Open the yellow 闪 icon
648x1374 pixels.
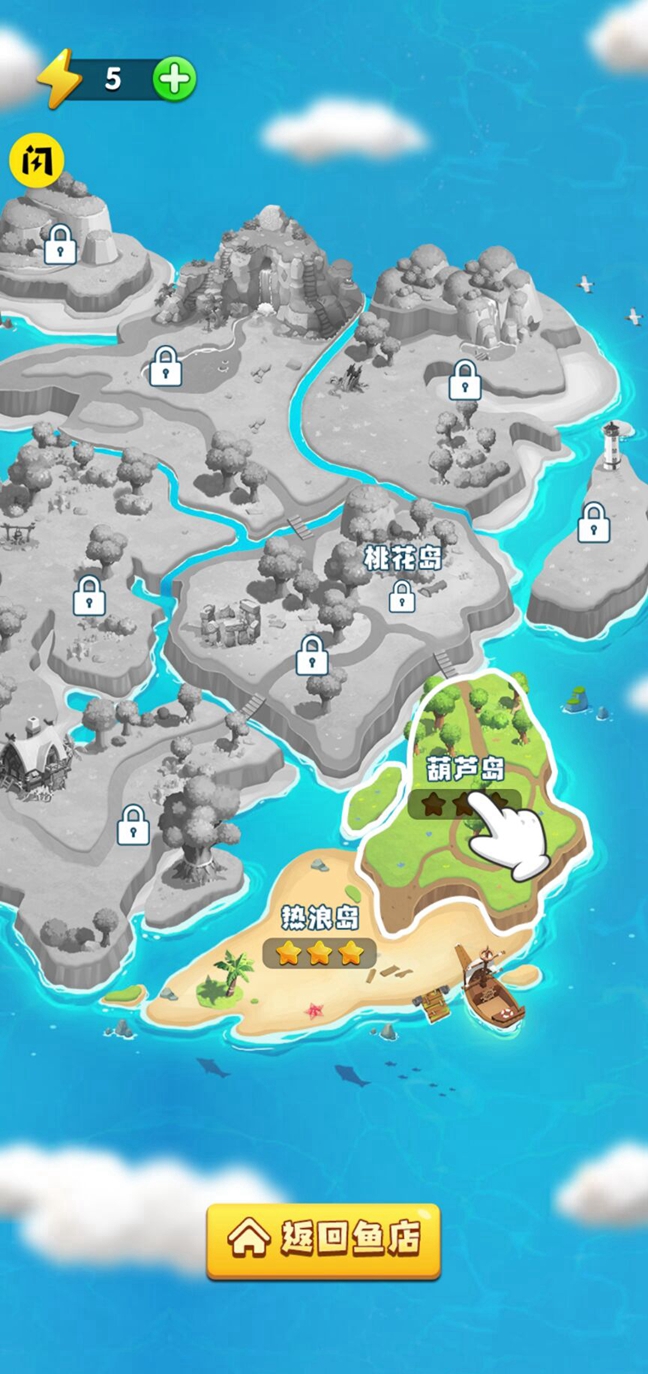coord(37,160)
